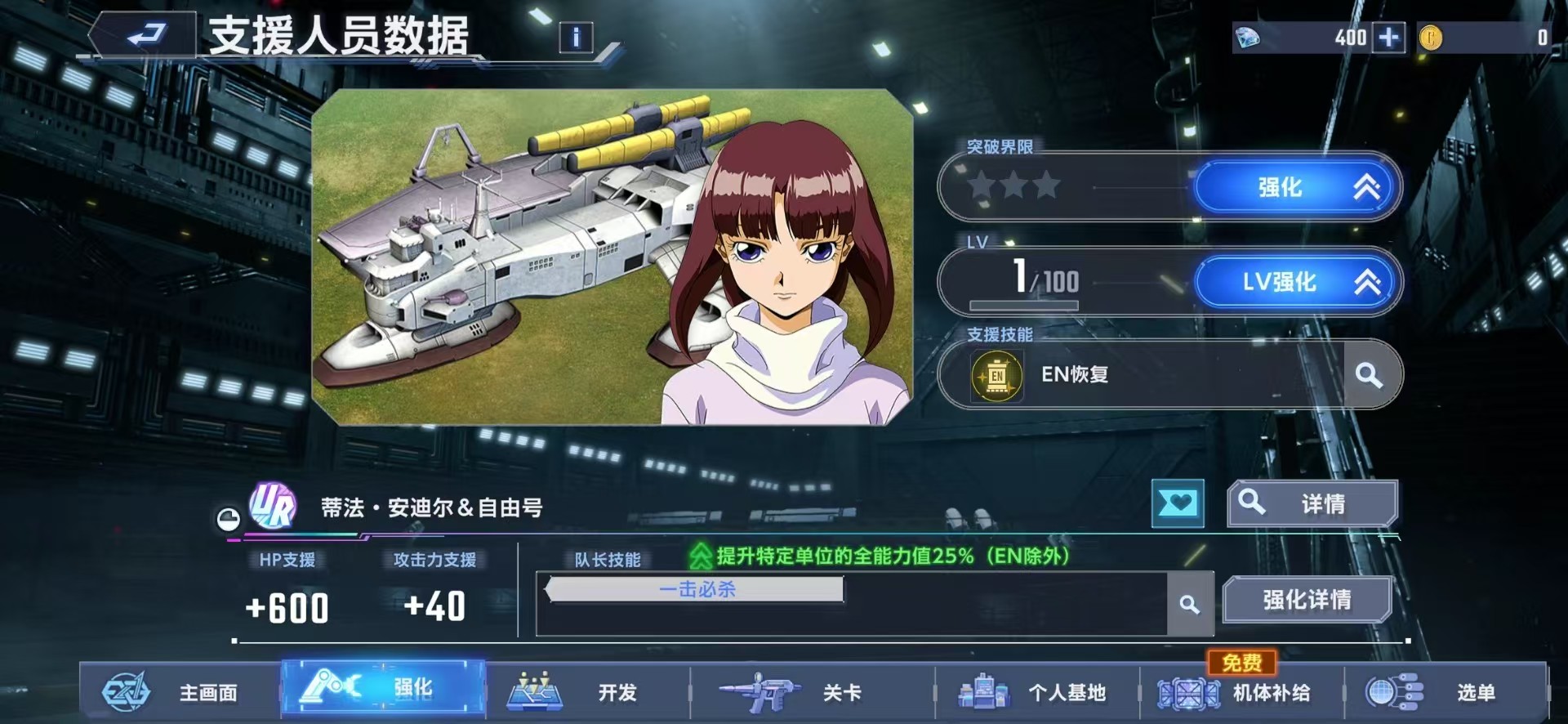The width and height of the screenshot is (1568, 724).
Task: Click the magnifier beside 一击必杀
Action: [x=1192, y=606]
